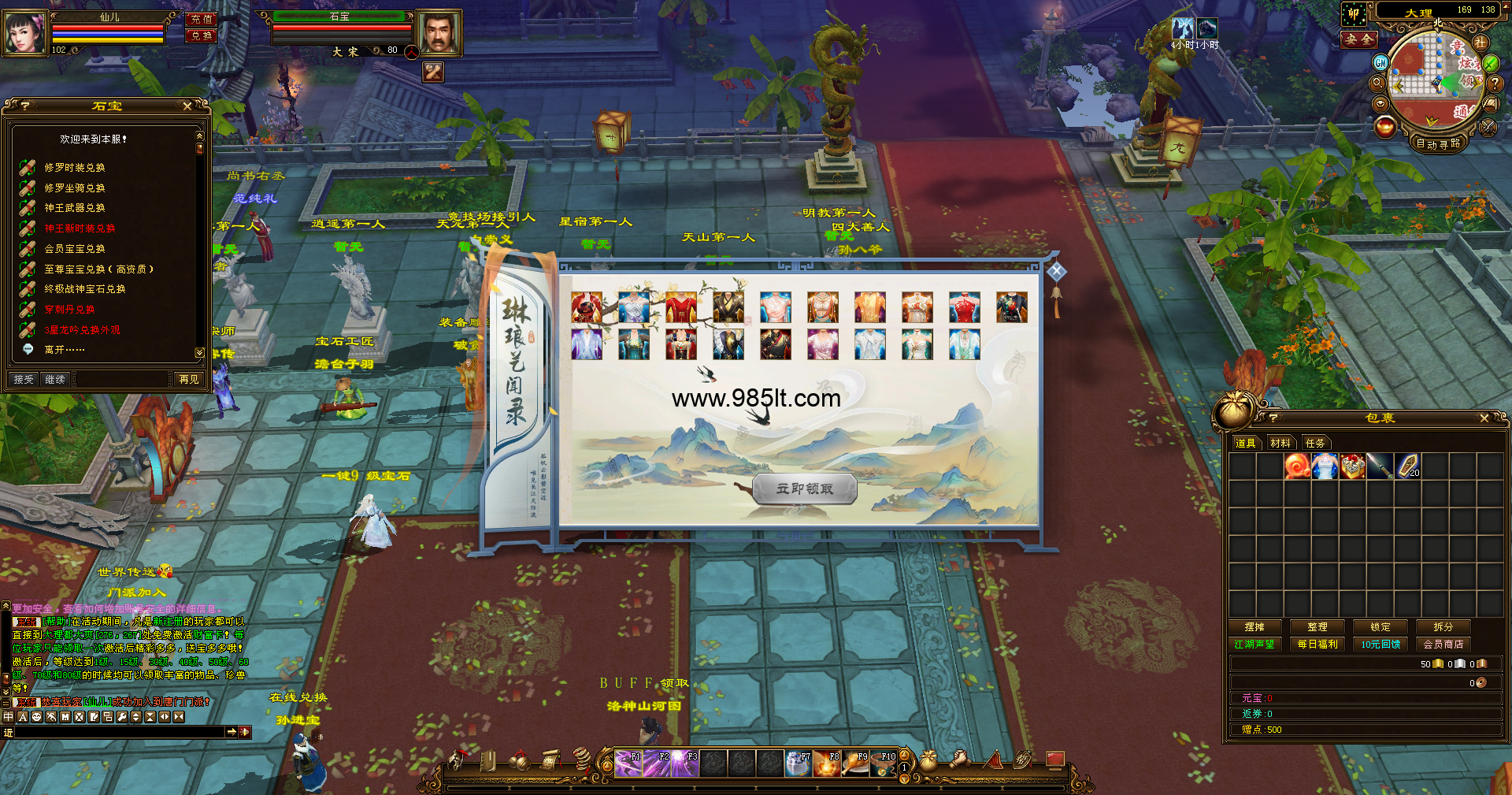Activate 自动寻路 auto-pathfinding button
1512x795 pixels.
[1437, 143]
